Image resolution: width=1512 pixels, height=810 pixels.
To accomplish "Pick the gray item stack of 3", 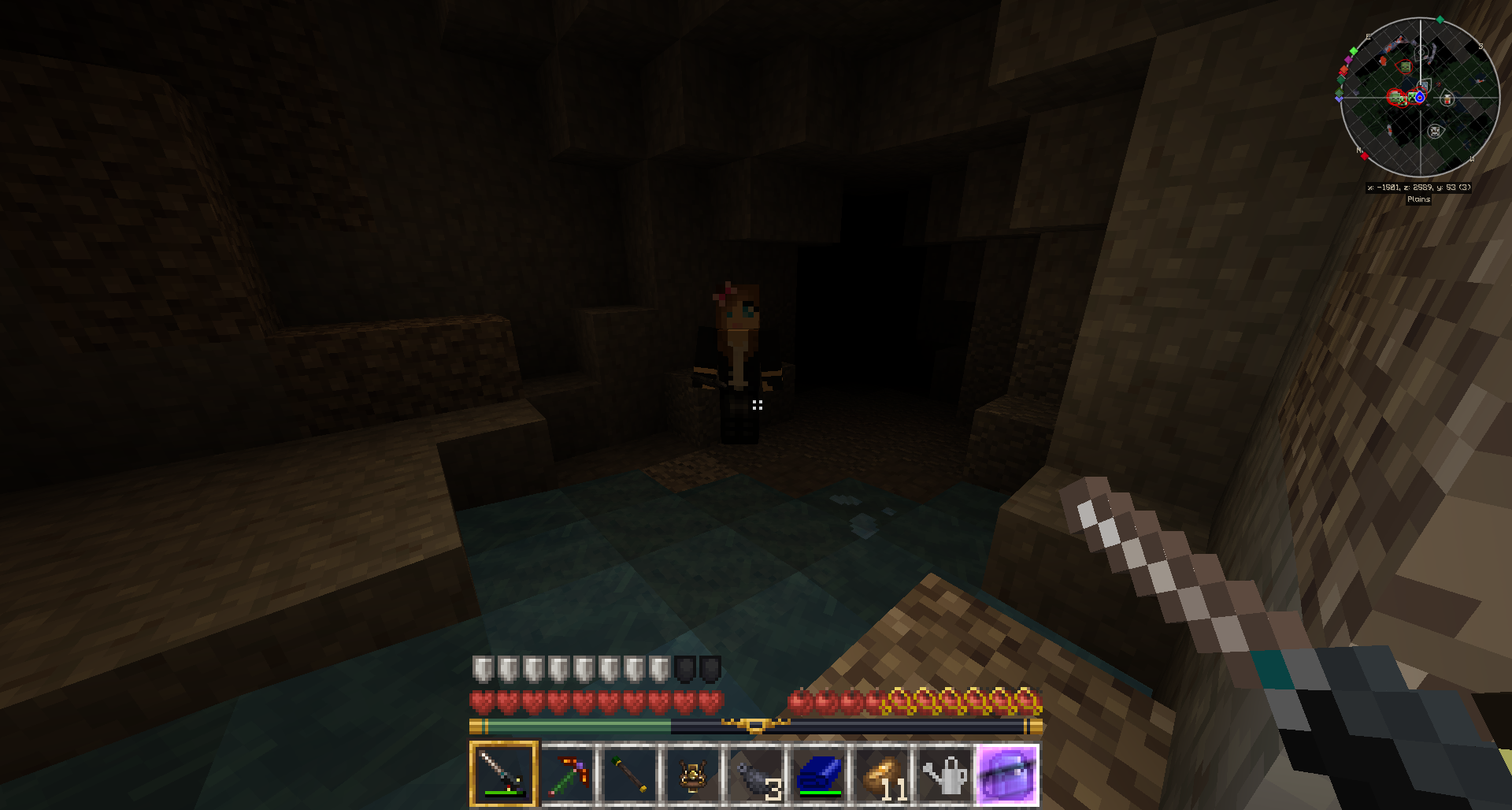I will pos(756,773).
